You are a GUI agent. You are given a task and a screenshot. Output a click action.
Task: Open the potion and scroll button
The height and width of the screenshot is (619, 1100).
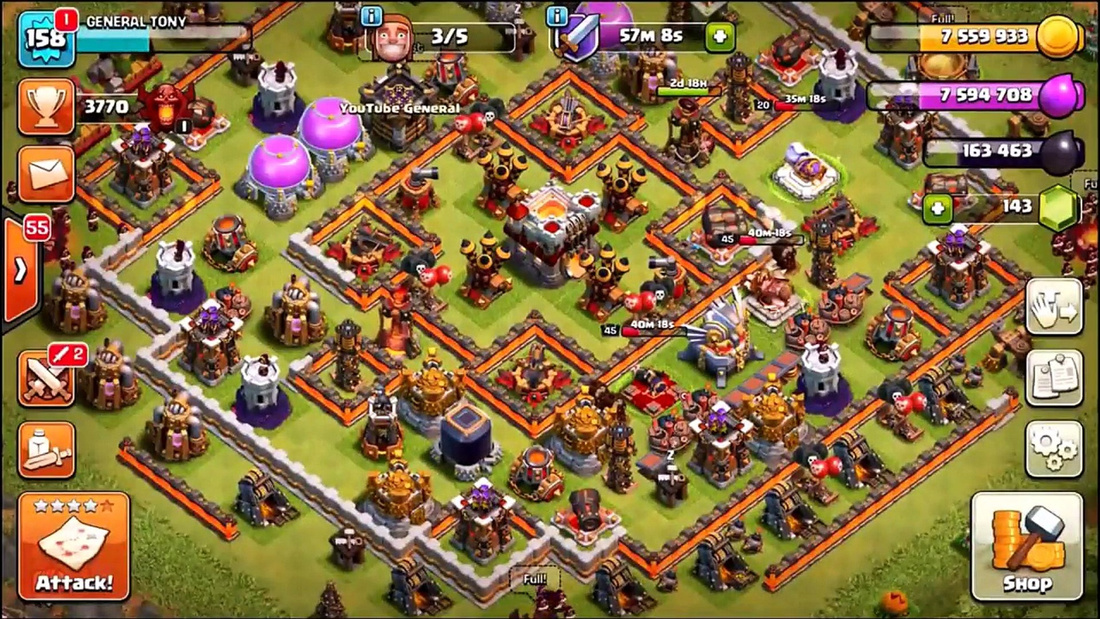click(46, 450)
